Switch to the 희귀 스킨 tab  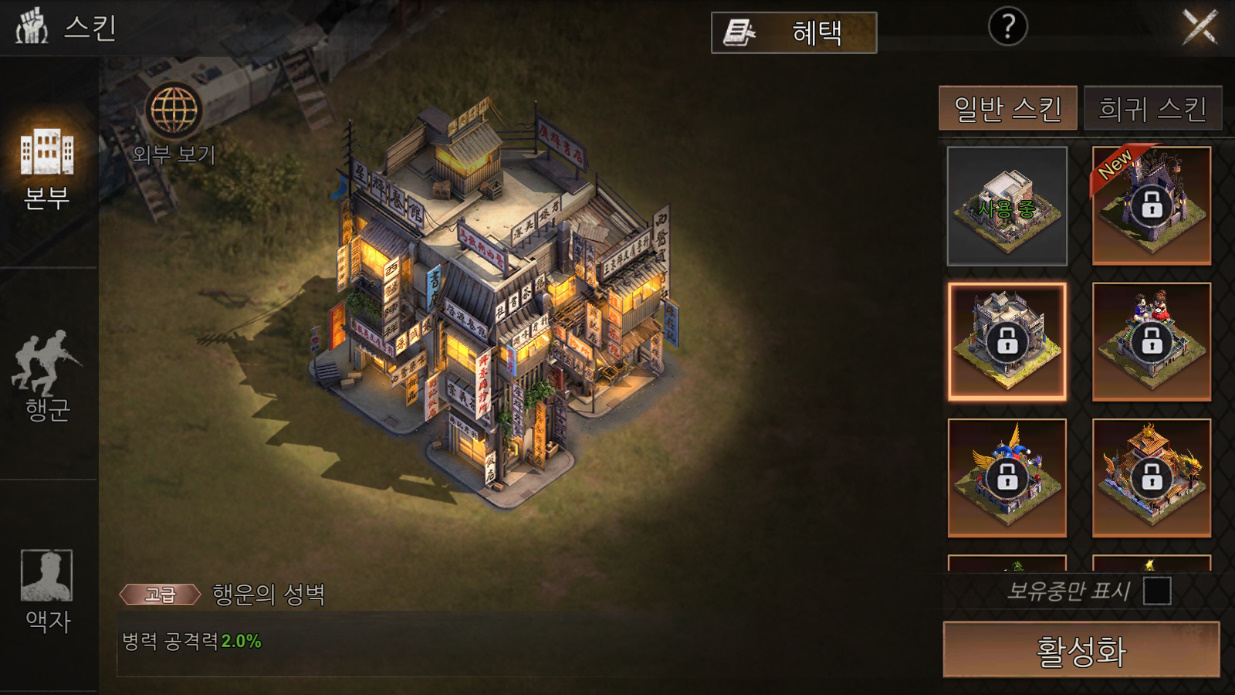[1152, 108]
